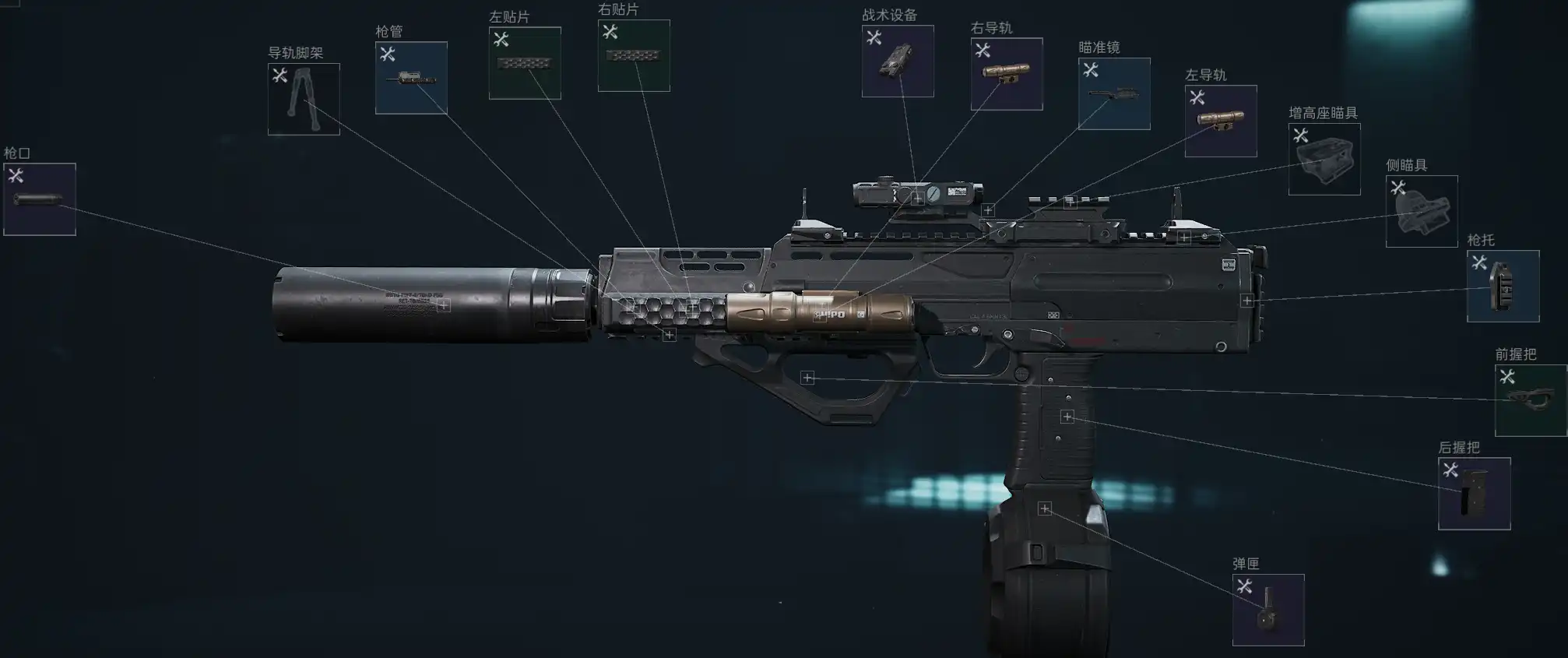The image size is (1568, 658).
Task: Select the 战术设备 tactical device slot
Action: 898,61
